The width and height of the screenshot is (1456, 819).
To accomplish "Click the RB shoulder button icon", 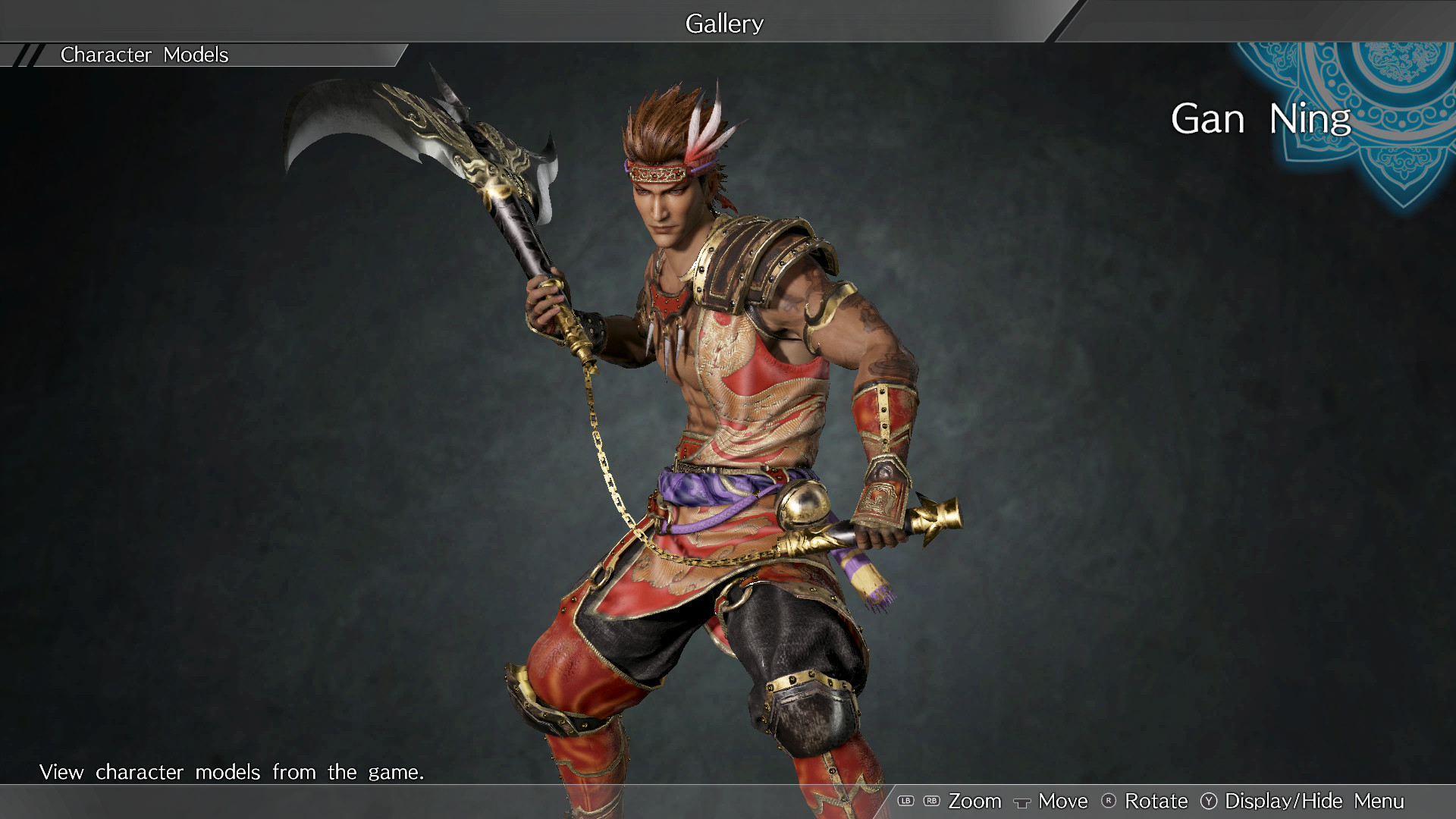I will 930,801.
